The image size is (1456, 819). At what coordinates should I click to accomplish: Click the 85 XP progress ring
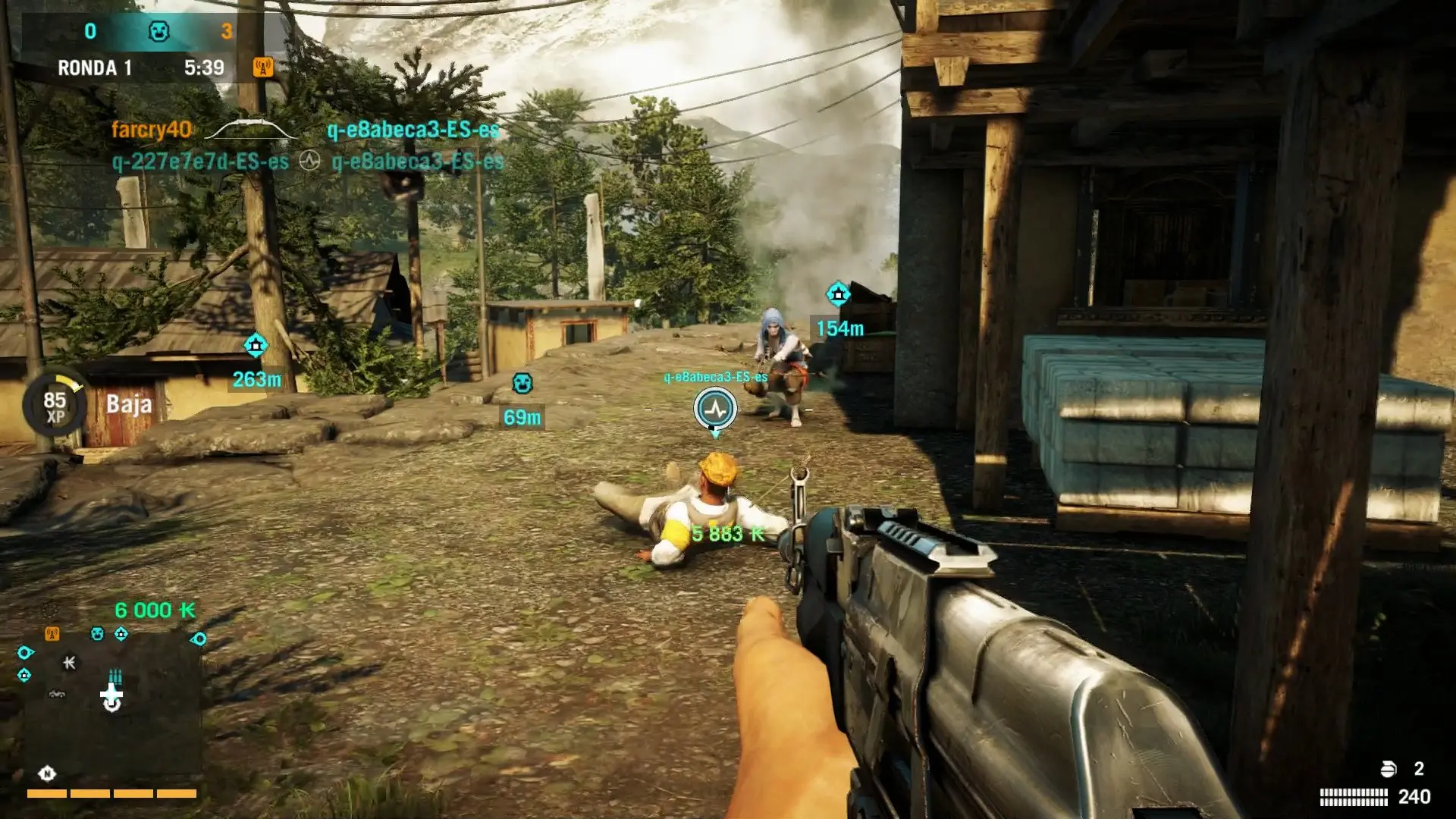(53, 406)
